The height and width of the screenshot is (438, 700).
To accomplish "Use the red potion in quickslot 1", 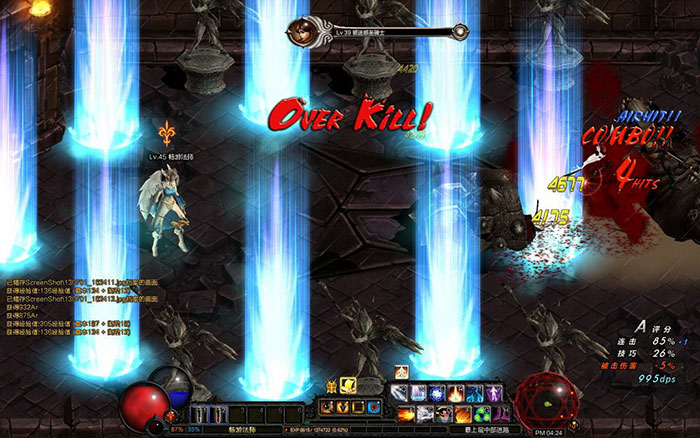I will coord(198,413).
